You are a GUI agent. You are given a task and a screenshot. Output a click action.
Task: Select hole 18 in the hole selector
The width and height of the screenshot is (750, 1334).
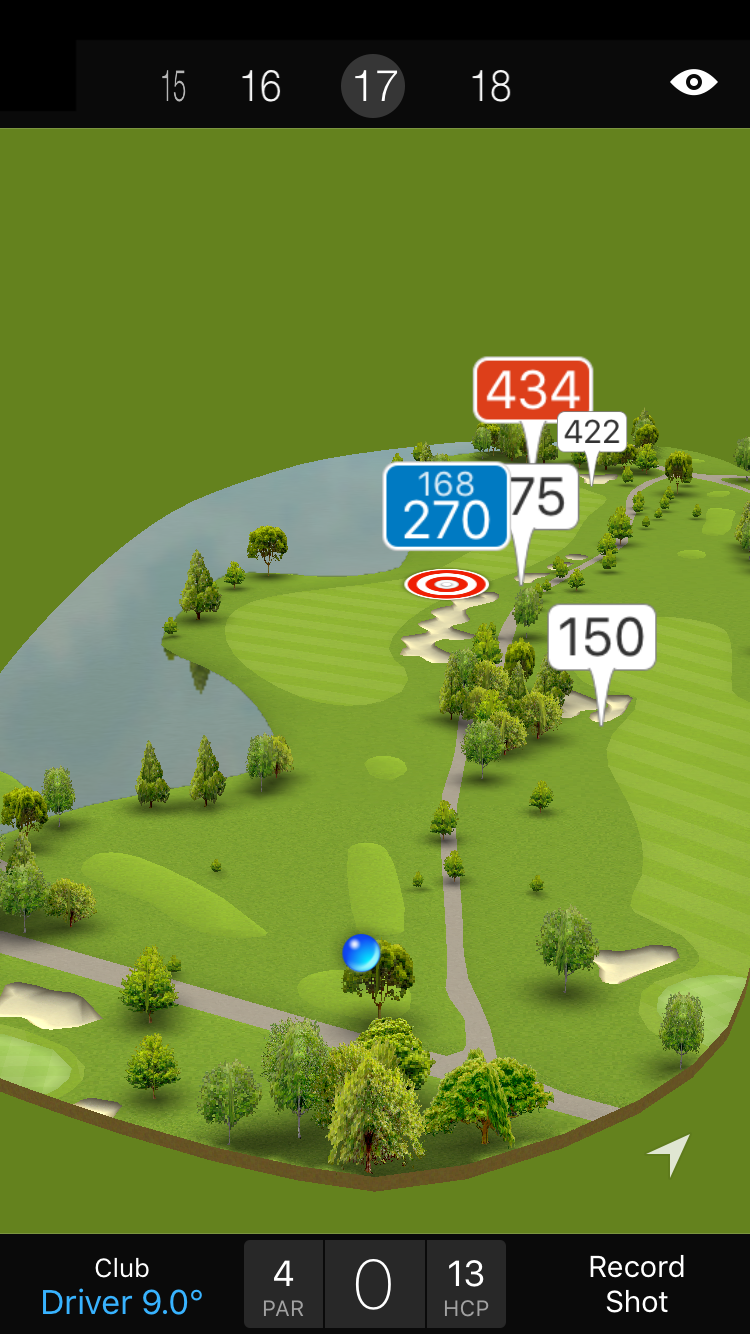pyautogui.click(x=491, y=87)
